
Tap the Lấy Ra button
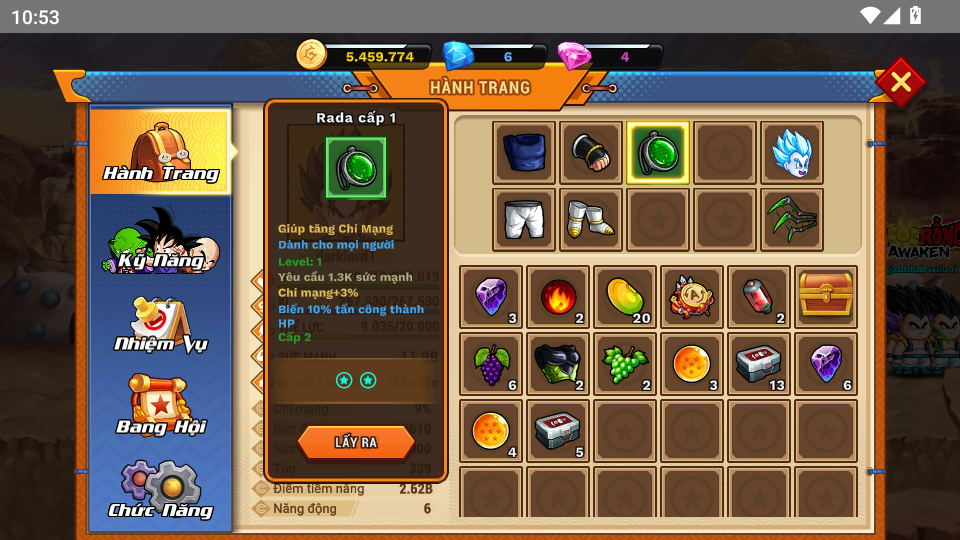[x=356, y=442]
